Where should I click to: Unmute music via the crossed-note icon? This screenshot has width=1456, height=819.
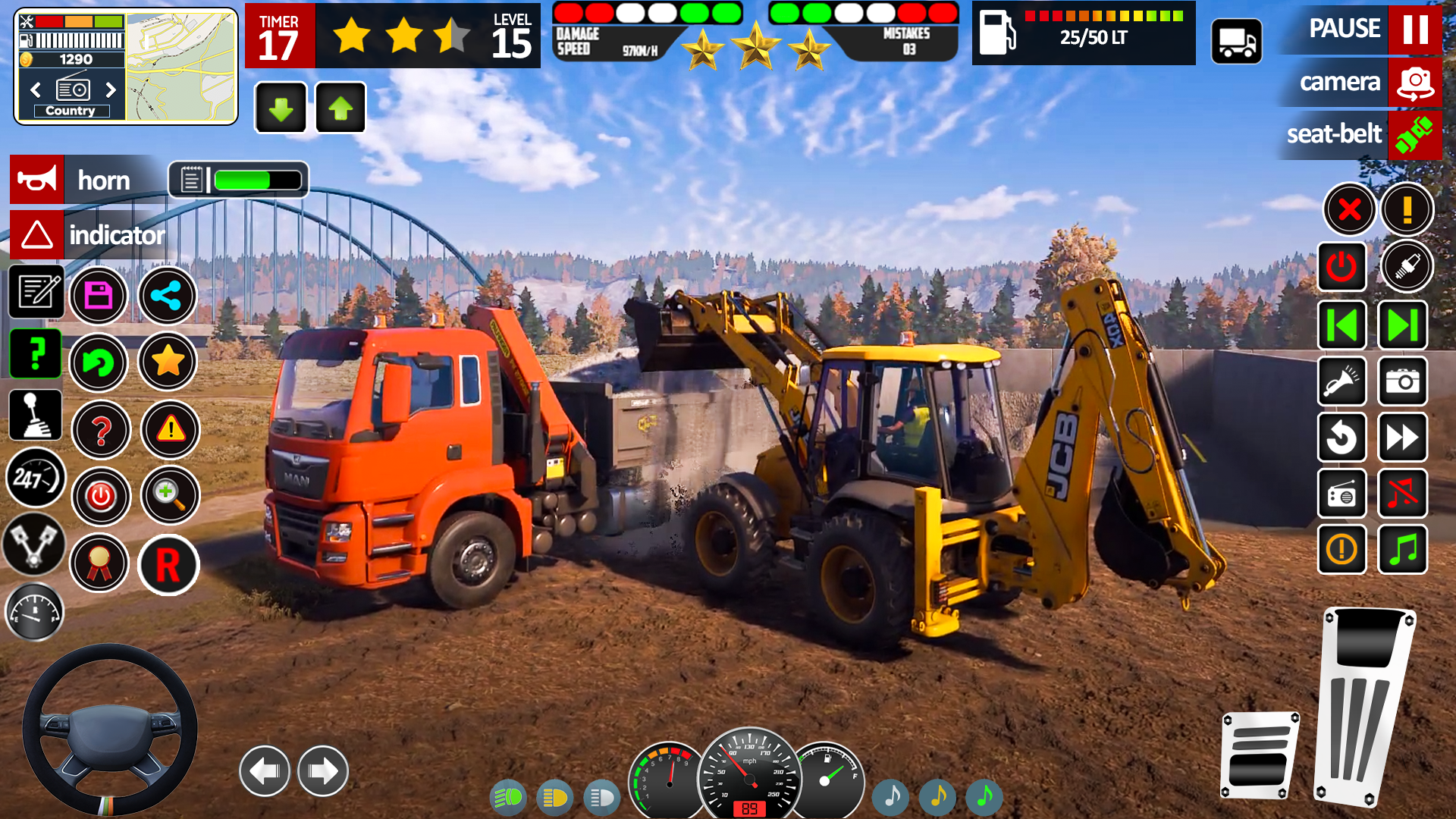(1401, 494)
